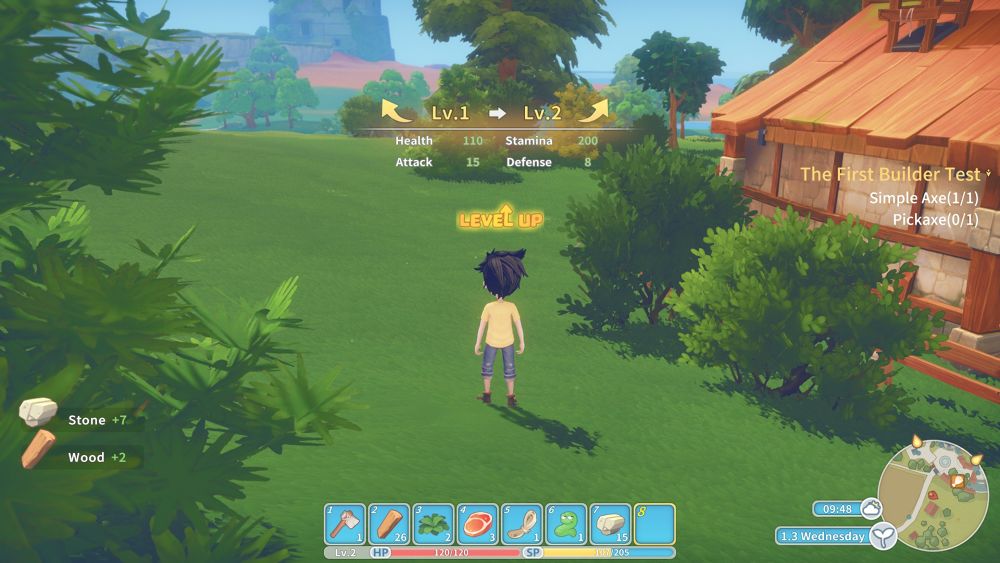This screenshot has height=563, width=1000.
Task: Choose the stone slot holding fifteen
Action: (x=610, y=524)
